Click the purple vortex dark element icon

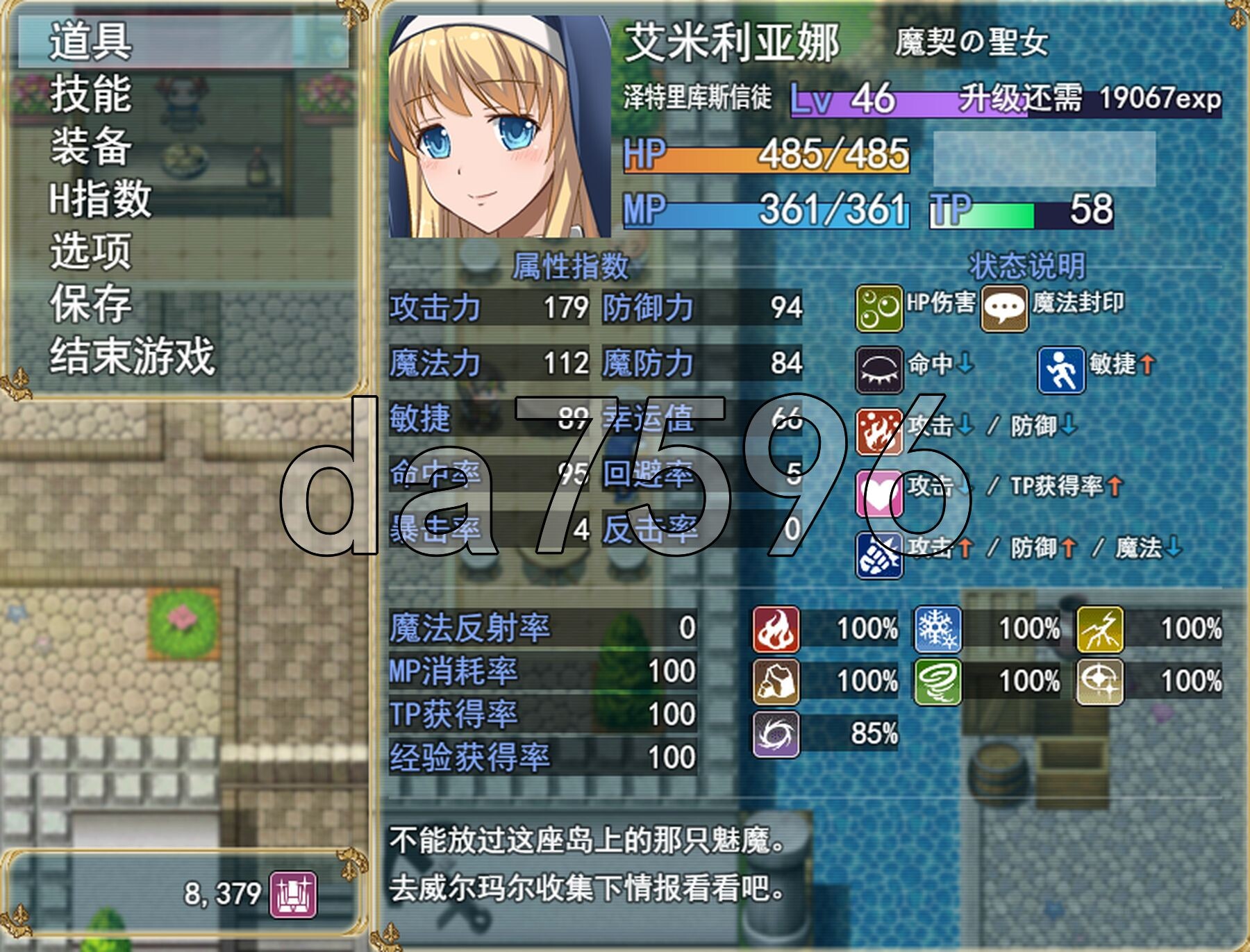tap(776, 733)
